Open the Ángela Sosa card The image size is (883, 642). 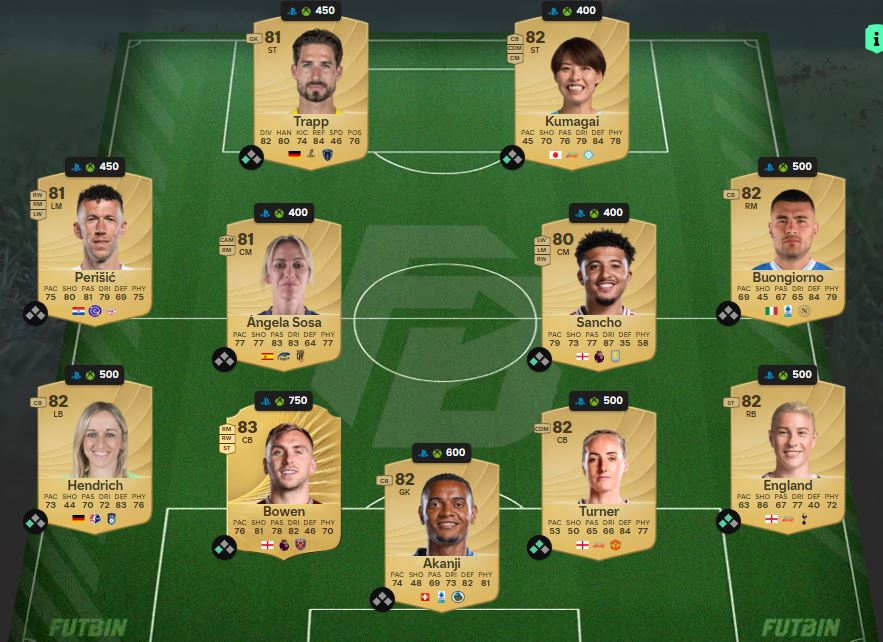(285, 292)
